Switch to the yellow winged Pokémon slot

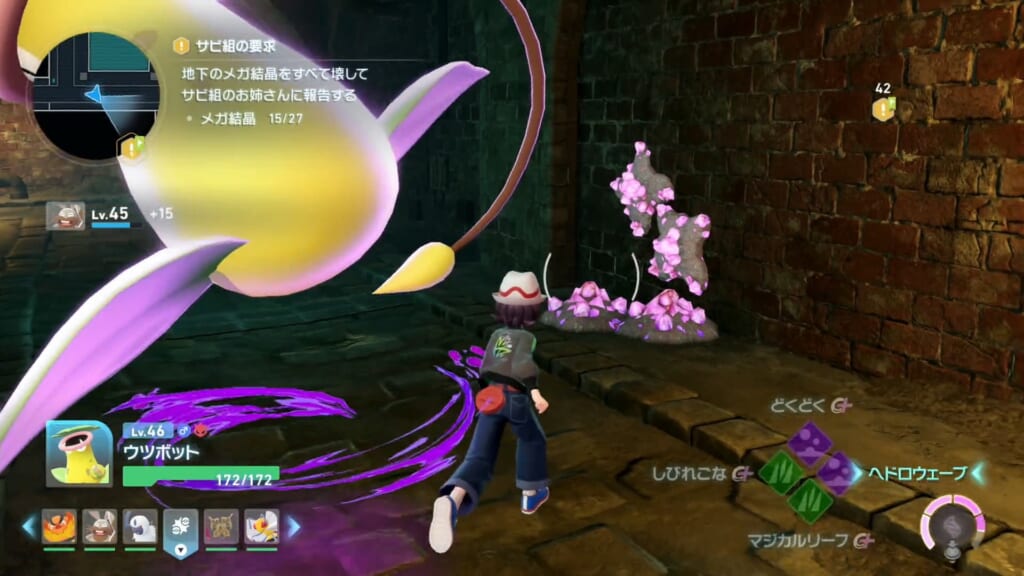click(x=262, y=526)
